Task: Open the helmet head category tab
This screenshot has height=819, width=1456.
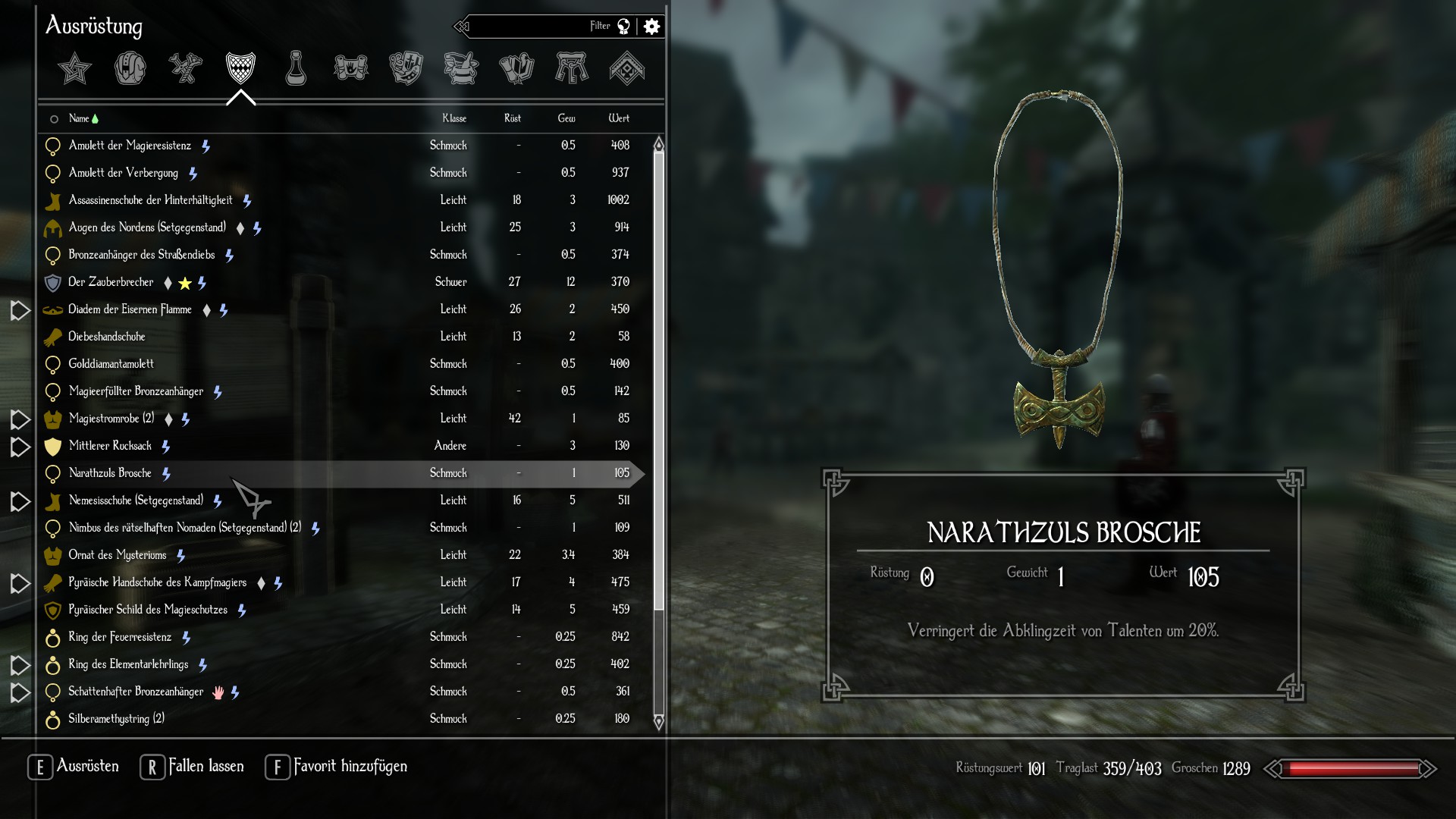Action: (x=130, y=69)
